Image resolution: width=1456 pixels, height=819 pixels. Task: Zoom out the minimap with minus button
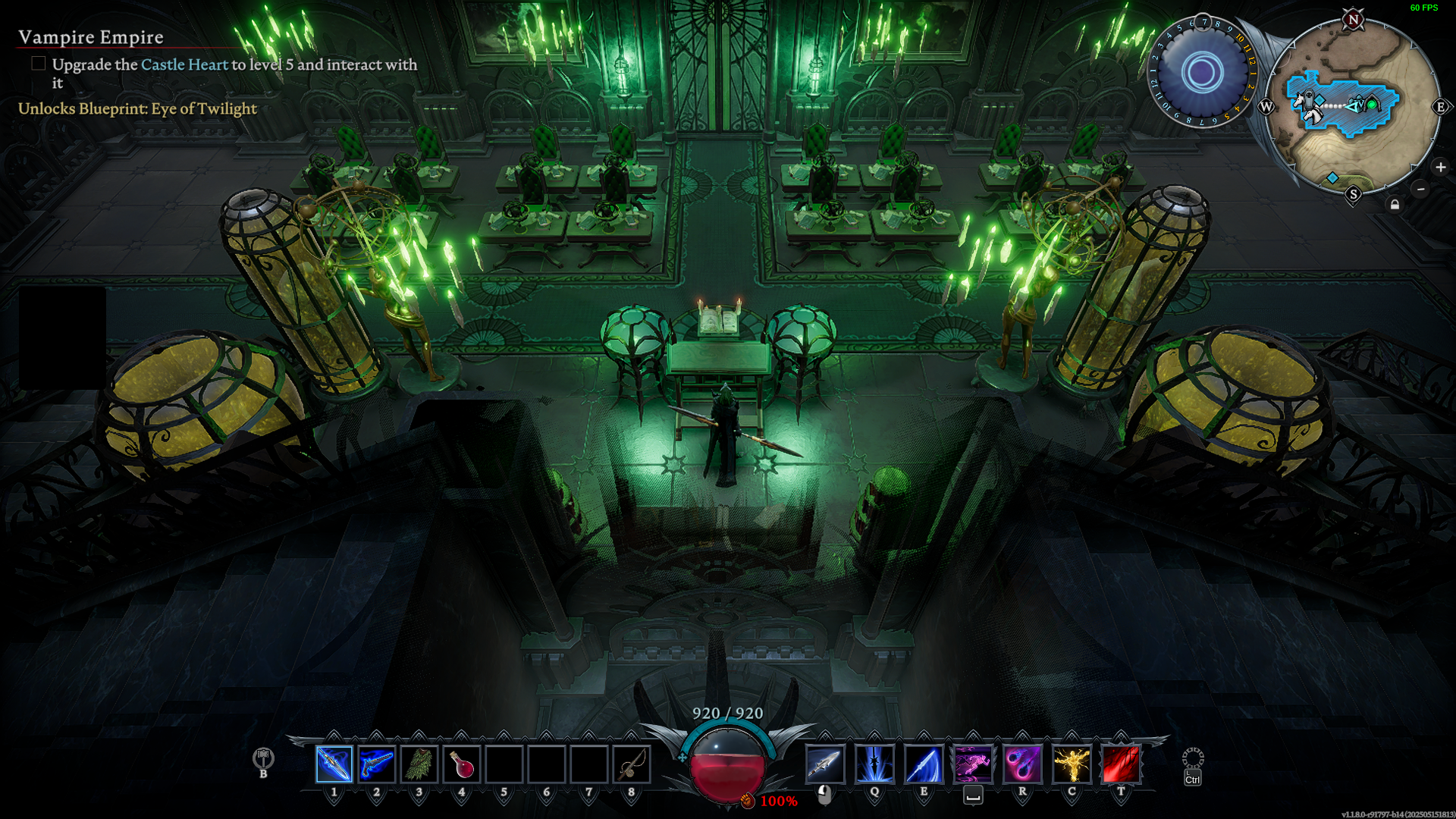point(1421,189)
